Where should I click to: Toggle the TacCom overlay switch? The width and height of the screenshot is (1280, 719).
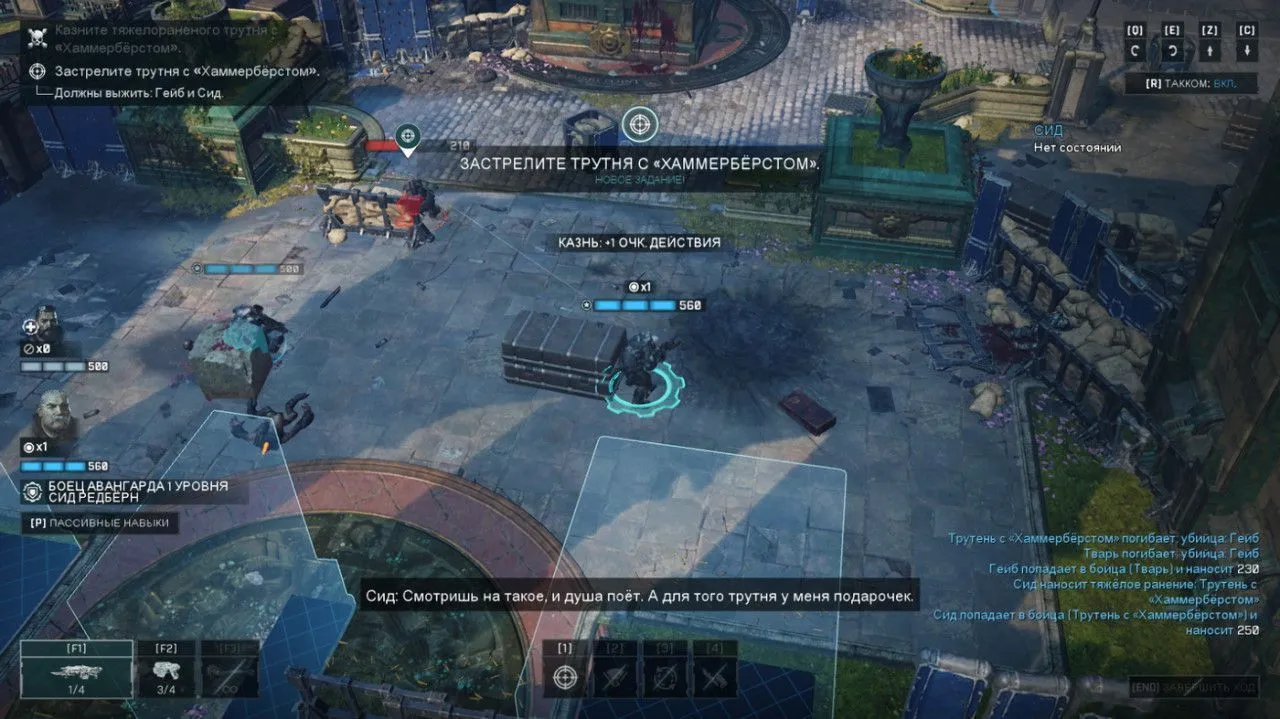tap(1190, 83)
